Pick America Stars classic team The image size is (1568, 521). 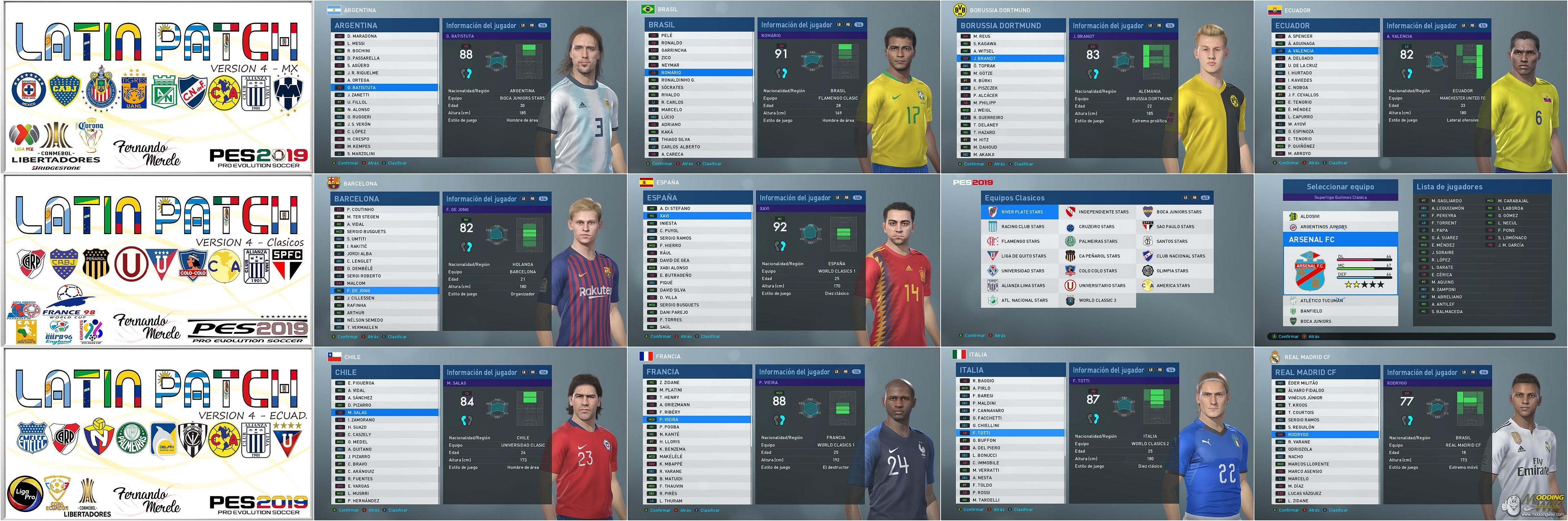(x=1173, y=286)
